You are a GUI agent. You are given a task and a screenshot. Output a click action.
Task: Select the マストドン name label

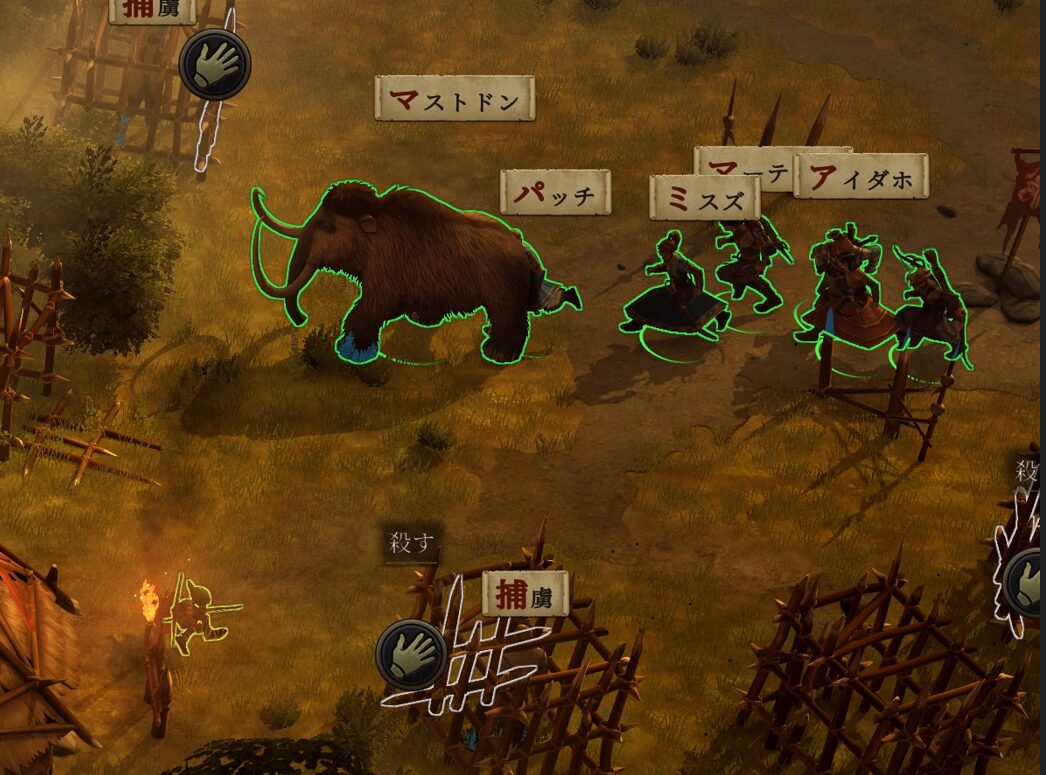pyautogui.click(x=455, y=99)
